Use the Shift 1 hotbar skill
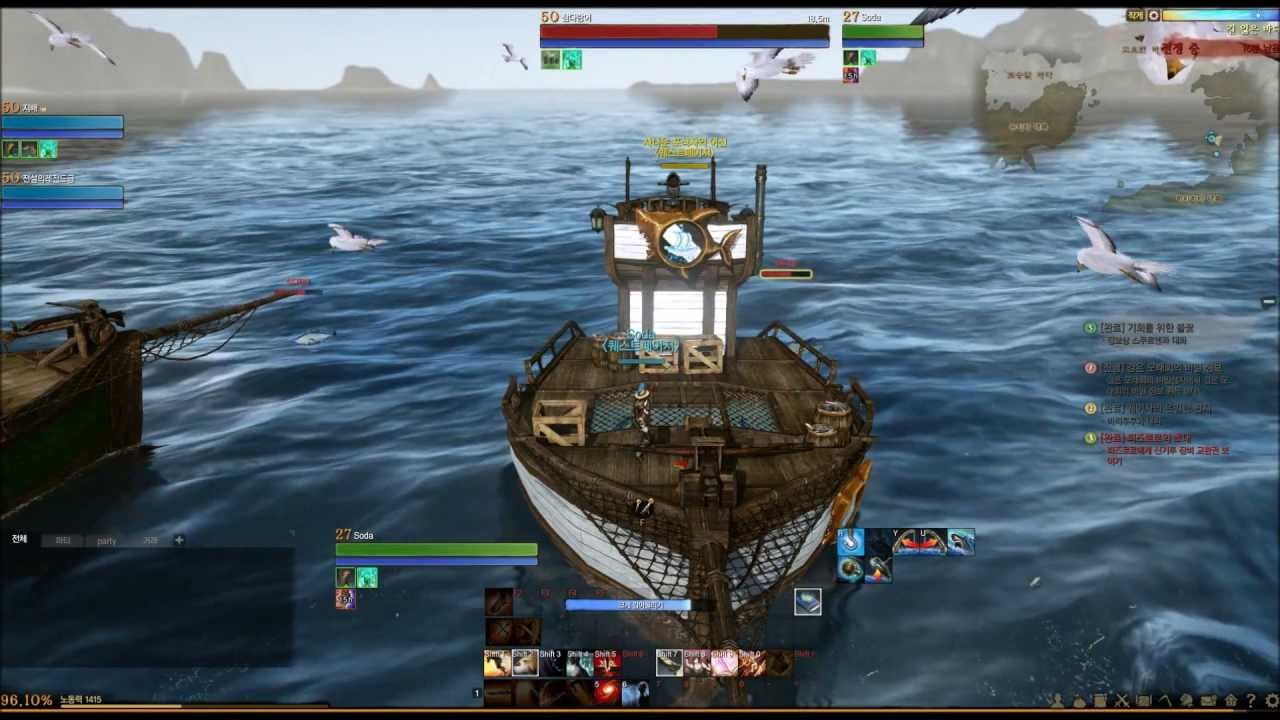This screenshot has width=1280, height=720. (497, 663)
